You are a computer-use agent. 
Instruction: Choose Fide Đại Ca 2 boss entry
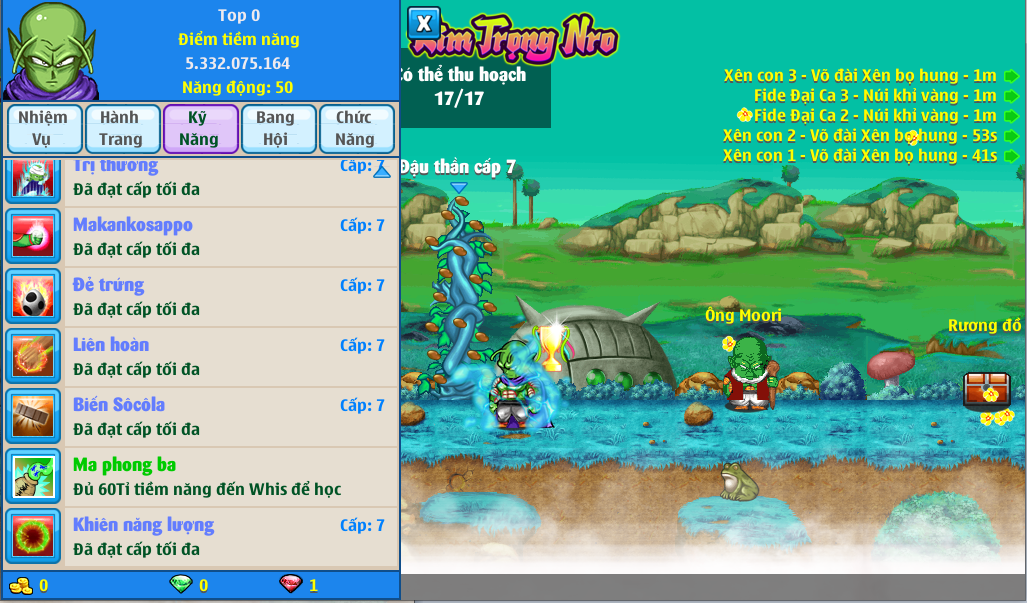(x=876, y=116)
